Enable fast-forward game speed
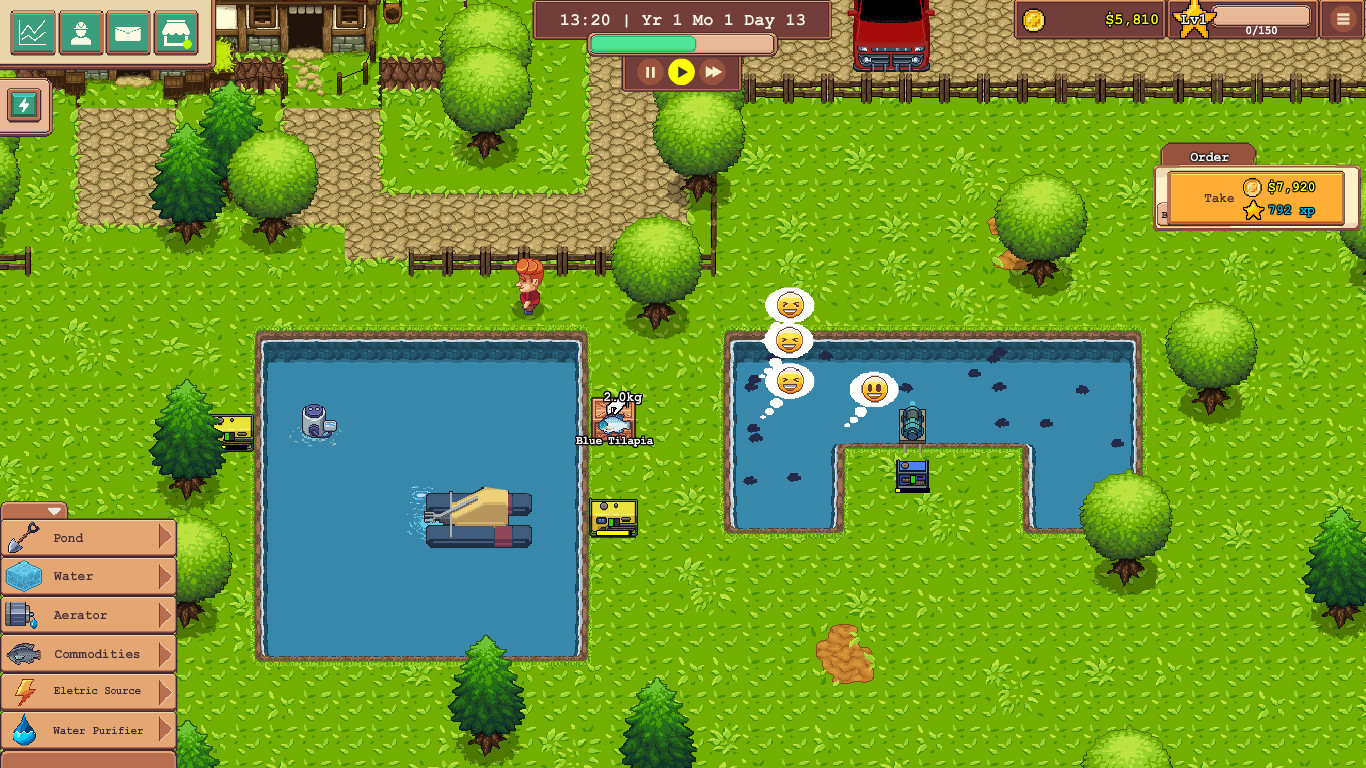Viewport: 1366px width, 768px height. [x=714, y=71]
